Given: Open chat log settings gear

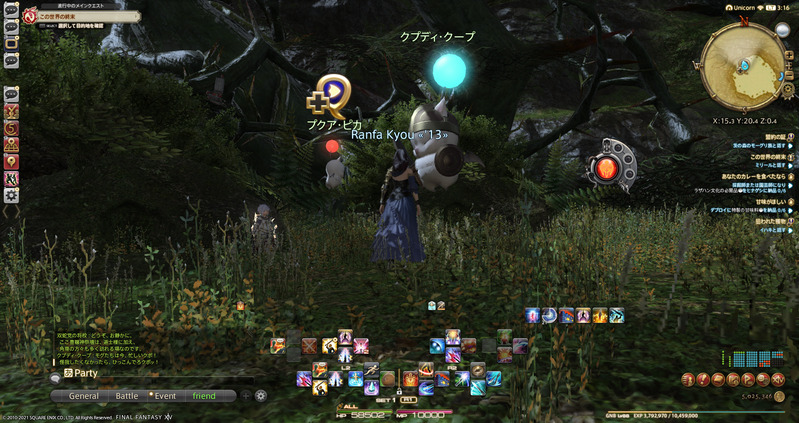Looking at the screenshot, I should click(261, 395).
